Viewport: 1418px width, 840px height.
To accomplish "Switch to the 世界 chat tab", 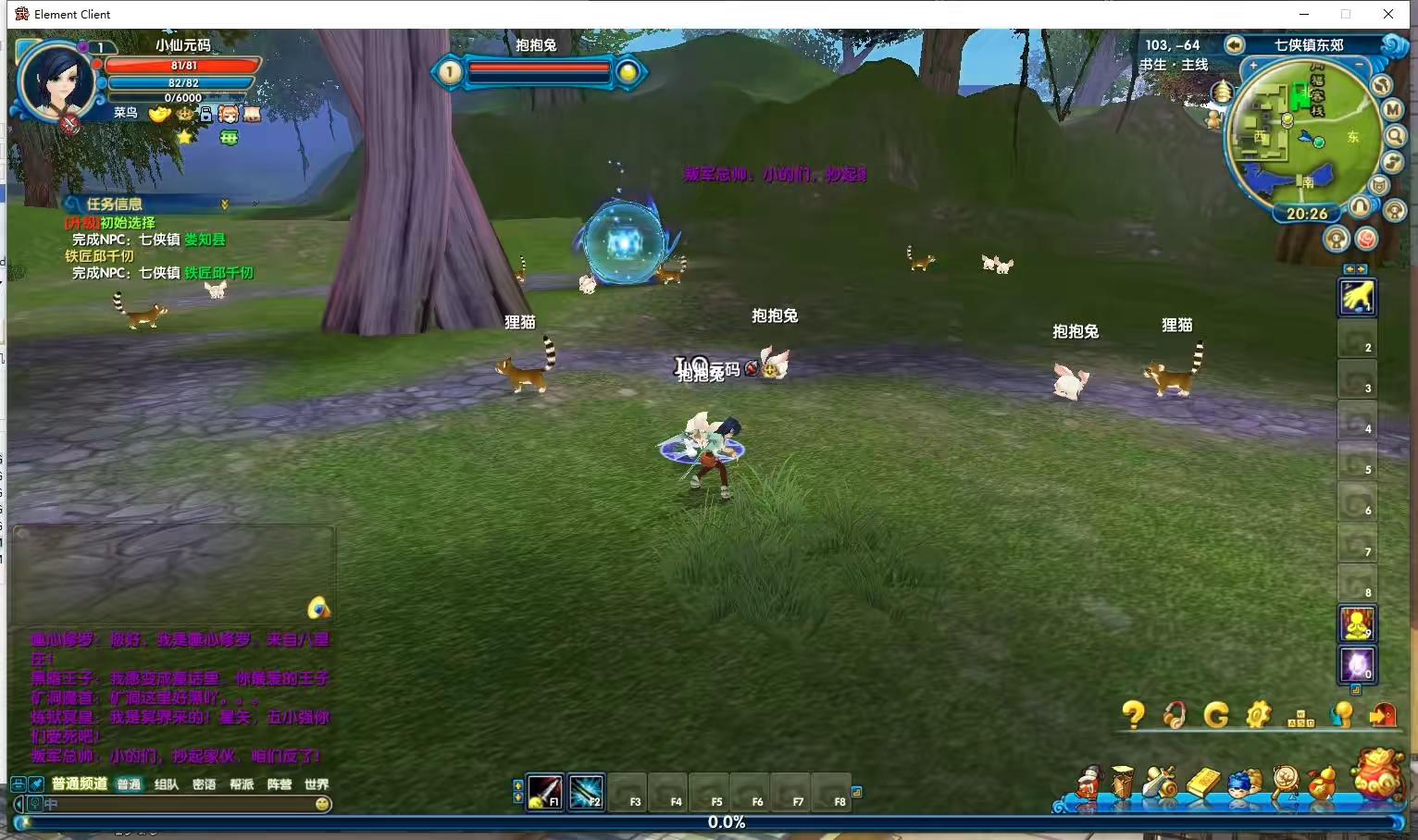I will (x=317, y=784).
